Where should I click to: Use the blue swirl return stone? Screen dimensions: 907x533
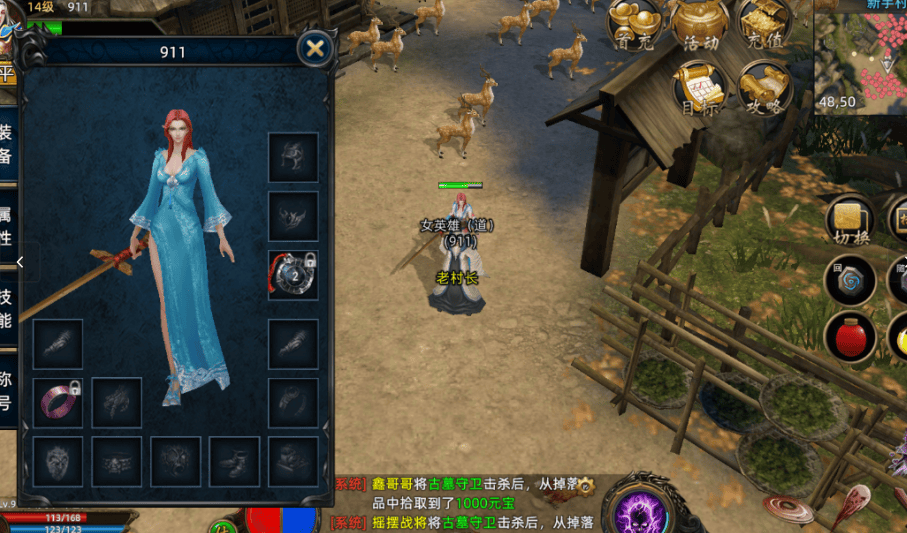point(851,281)
